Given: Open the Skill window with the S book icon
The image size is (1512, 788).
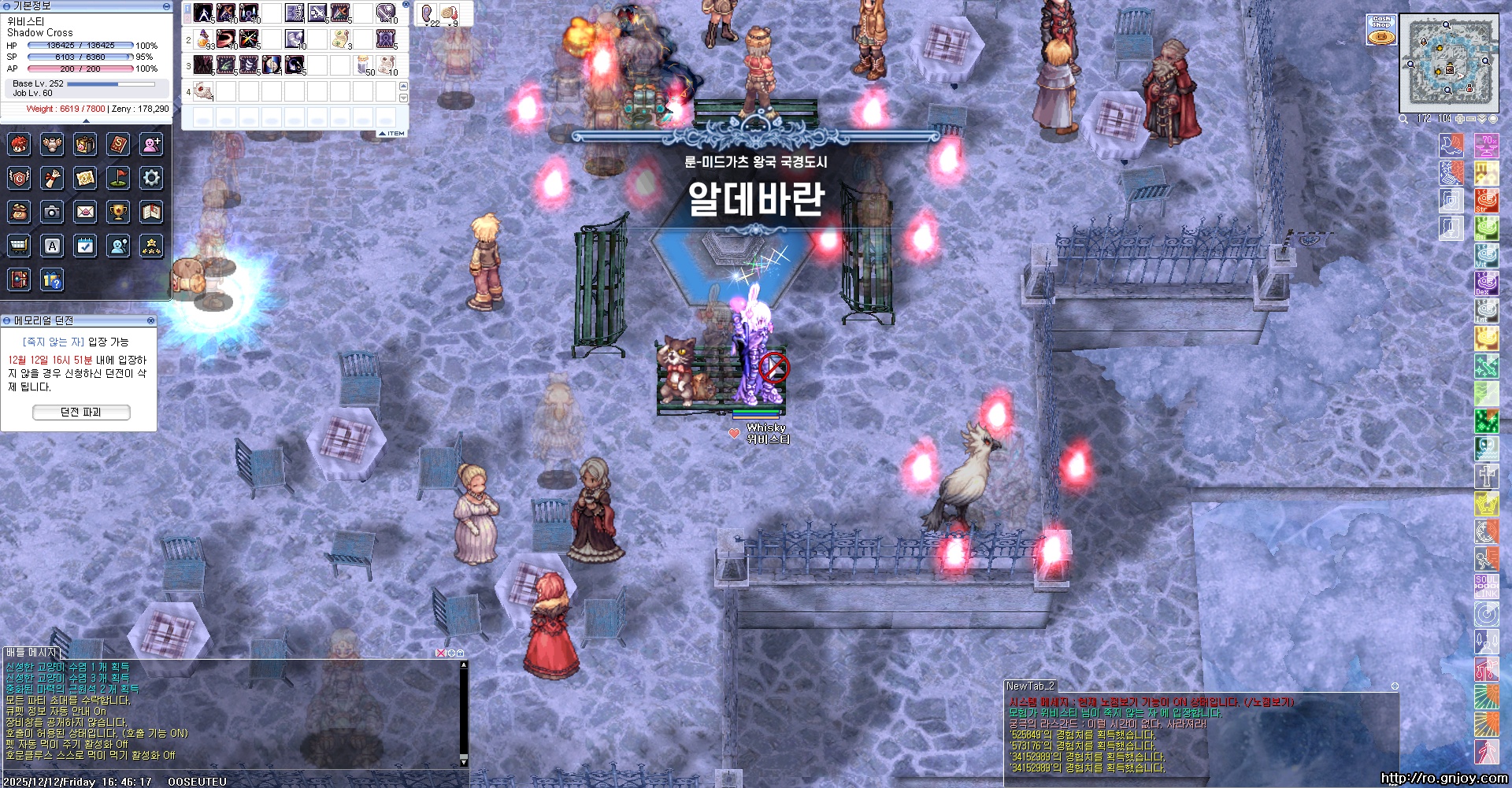Looking at the screenshot, I should coord(117,145).
